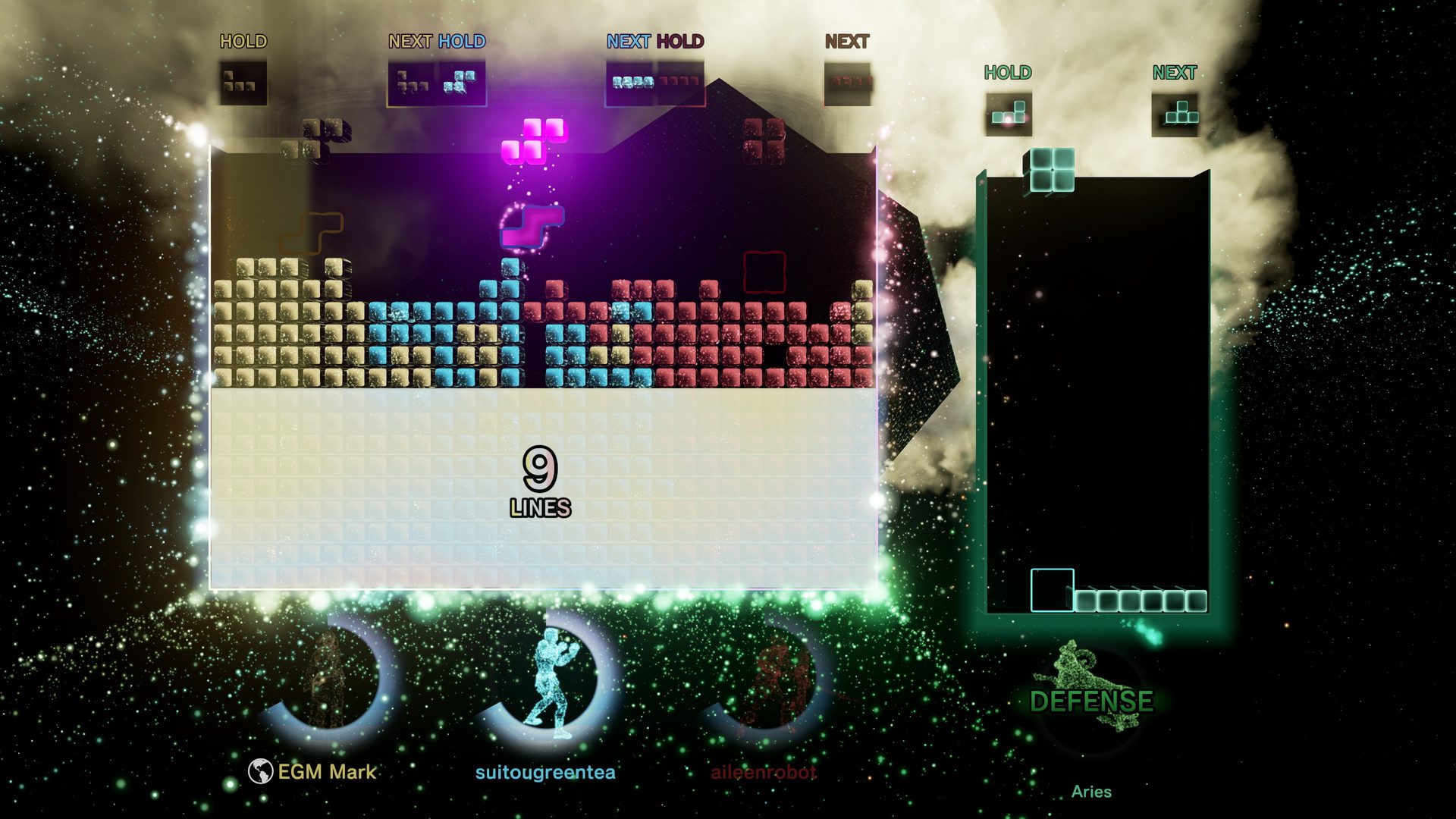Click the player name suitougreentea
This screenshot has height=819, width=1456.
tap(548, 771)
